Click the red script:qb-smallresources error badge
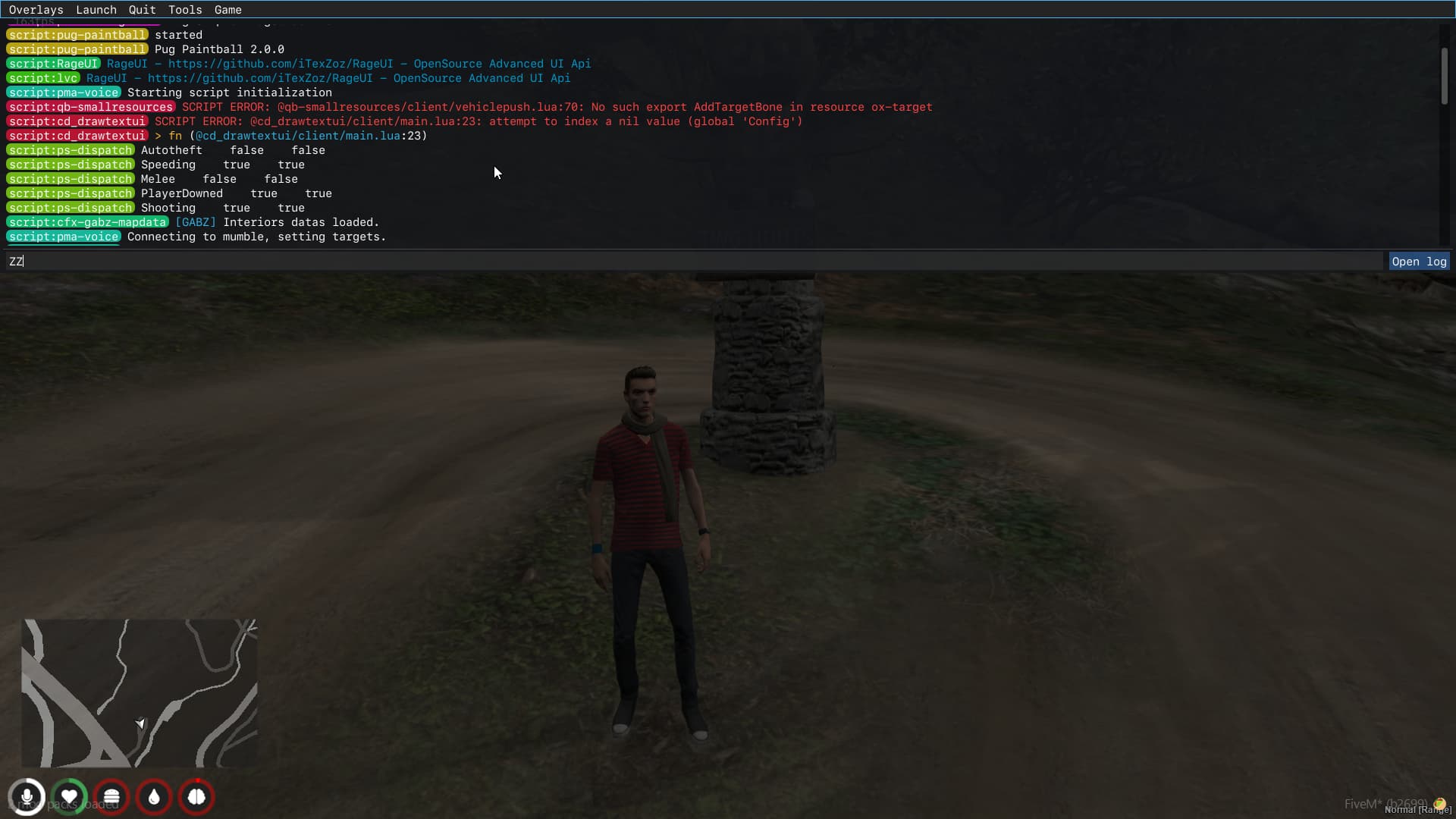Screen dimensions: 1456x819 click(x=90, y=107)
